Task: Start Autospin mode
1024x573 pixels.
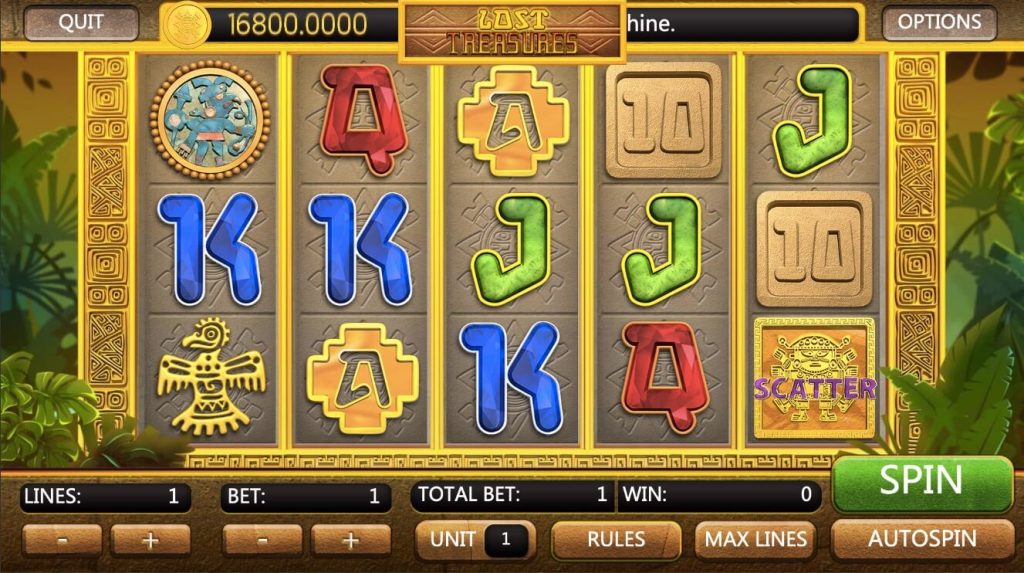Action: [x=921, y=539]
